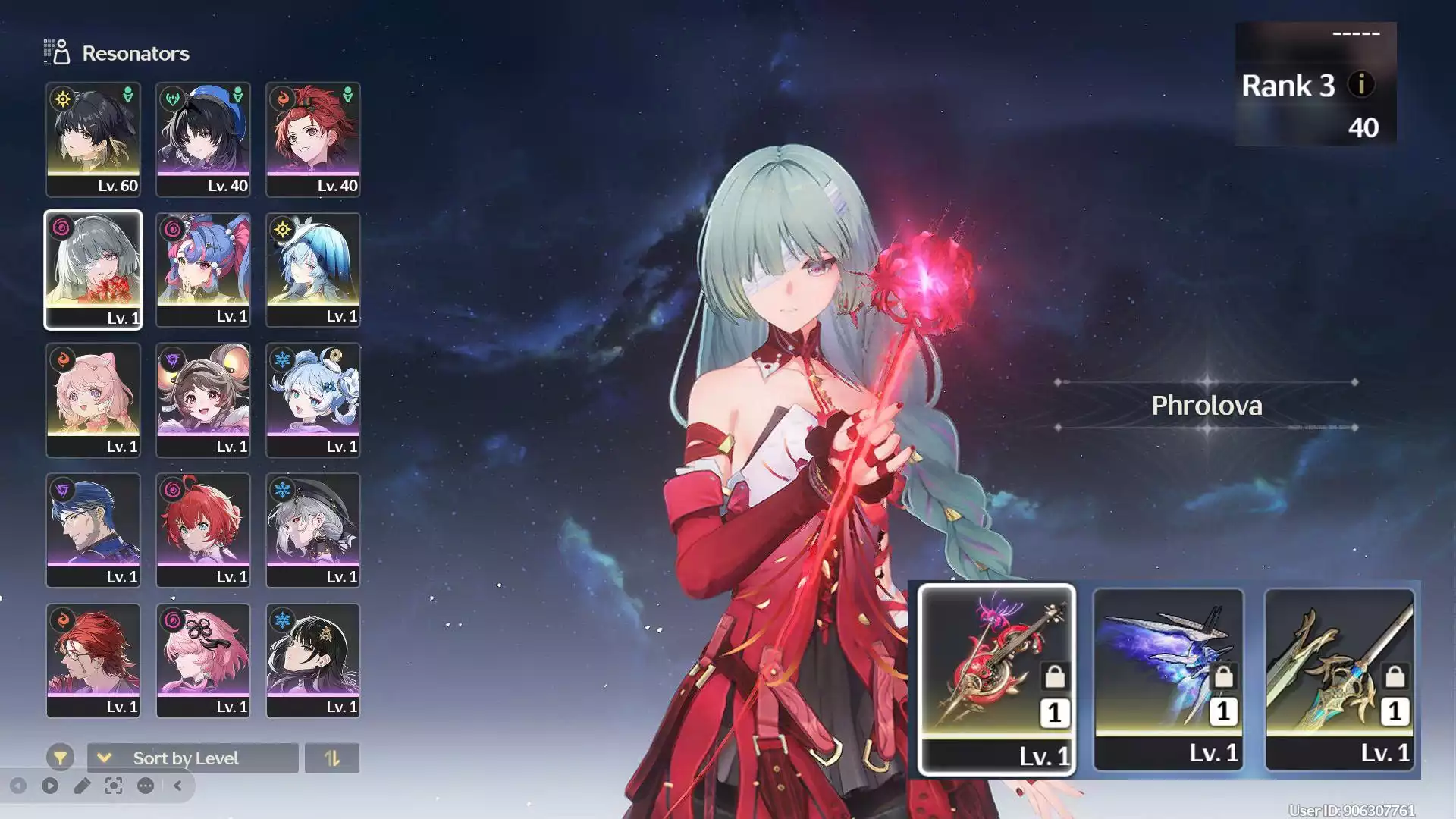
Task: Open the more options ellipsis icon
Action: [144, 786]
